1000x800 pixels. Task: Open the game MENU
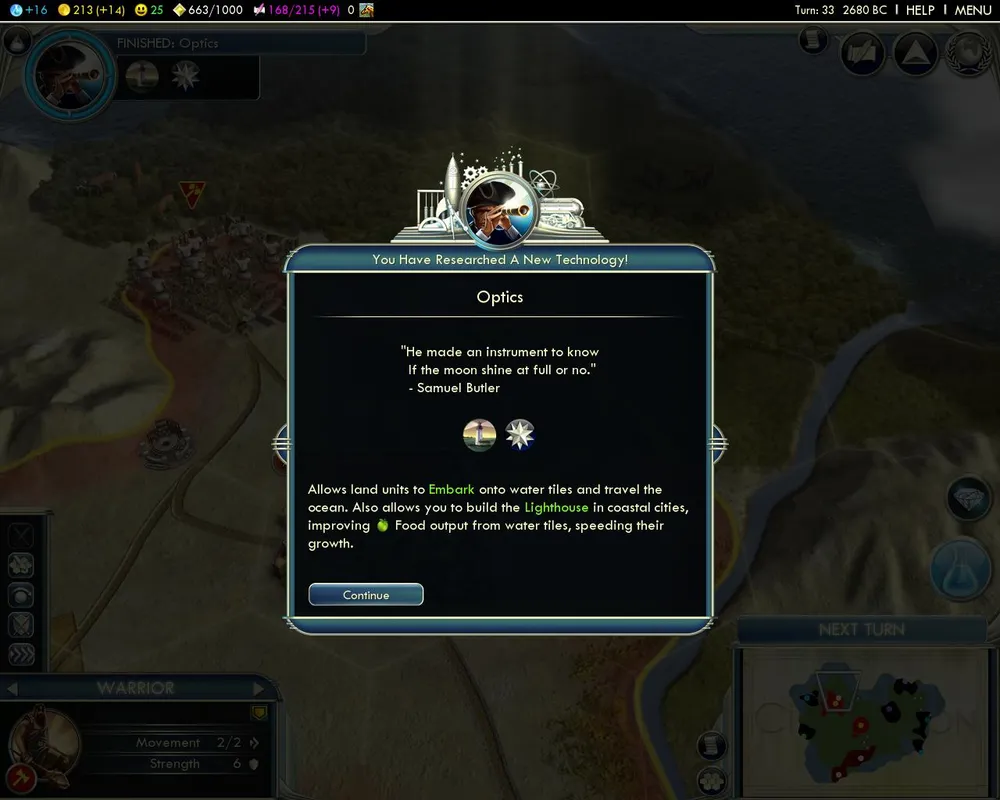972,10
